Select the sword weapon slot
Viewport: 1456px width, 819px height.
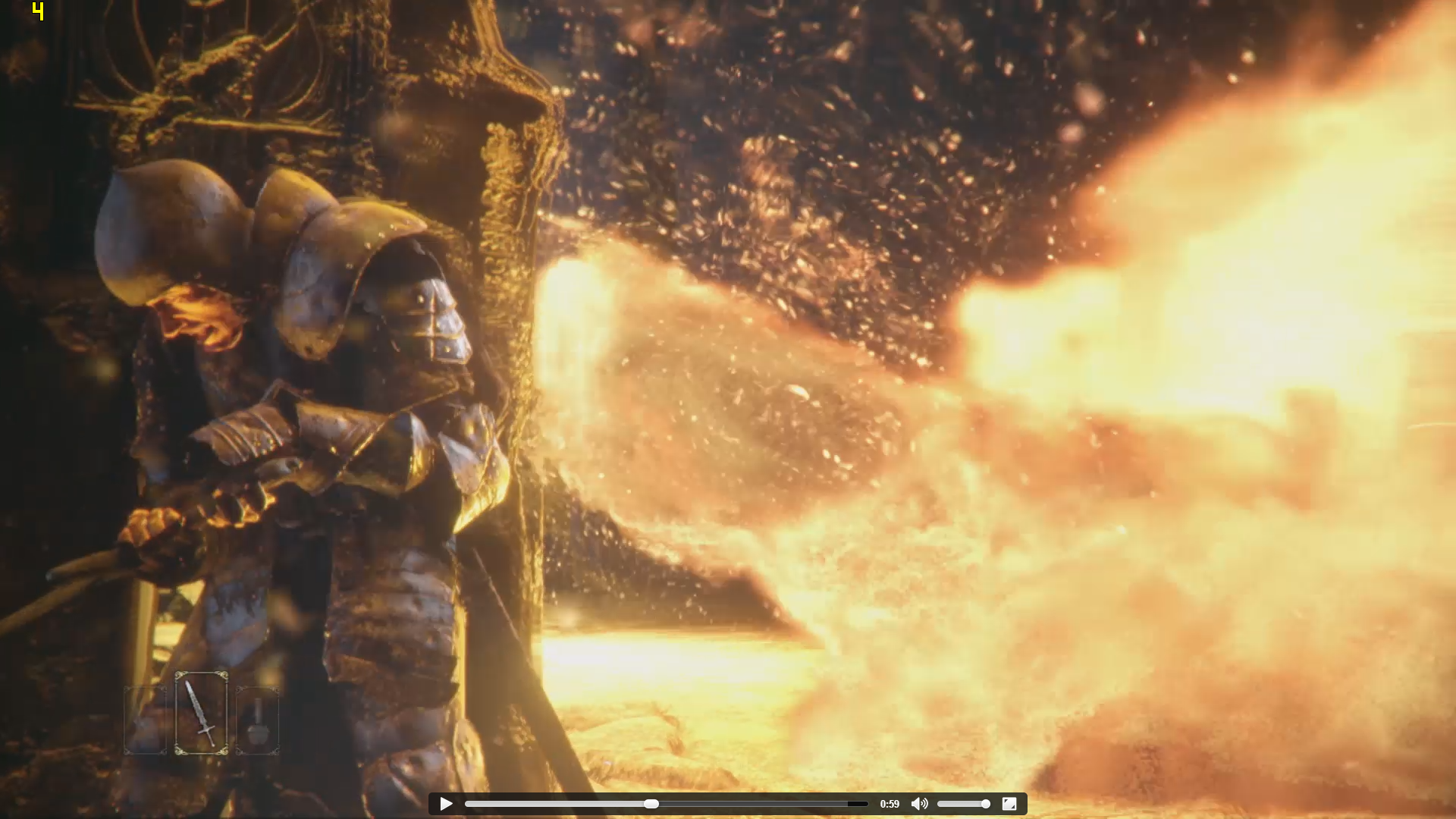click(x=201, y=714)
